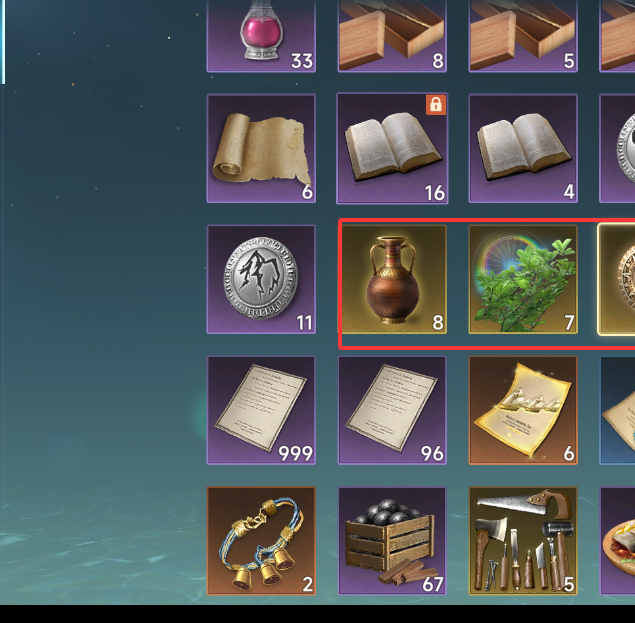Screen dimensions: 635x623
Task: Select the cannonball crate slot
Action: point(392,541)
